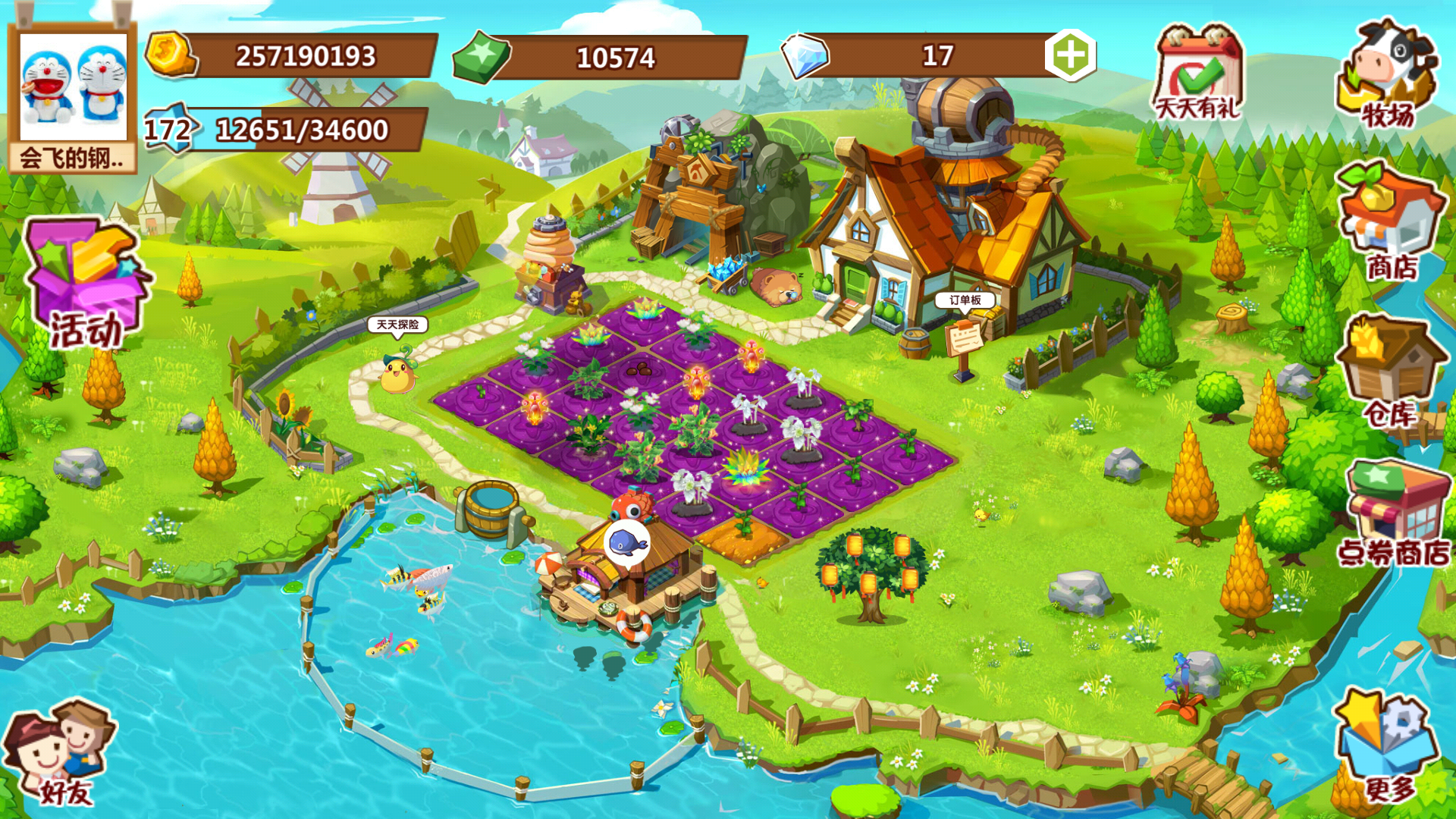Select the 天天探险 daily adventure bubble

click(397, 325)
